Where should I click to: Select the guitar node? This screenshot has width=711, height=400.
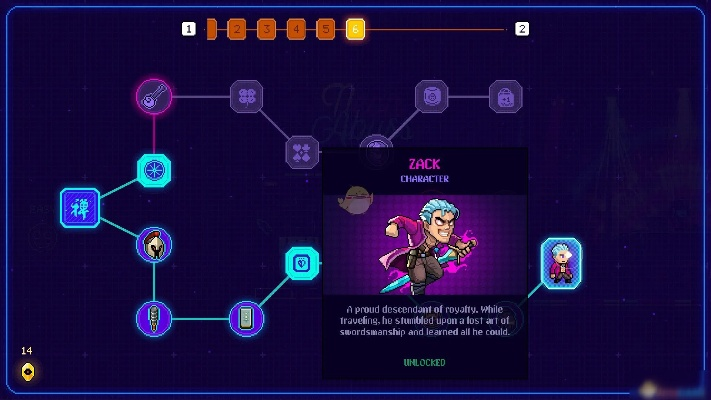[x=154, y=97]
